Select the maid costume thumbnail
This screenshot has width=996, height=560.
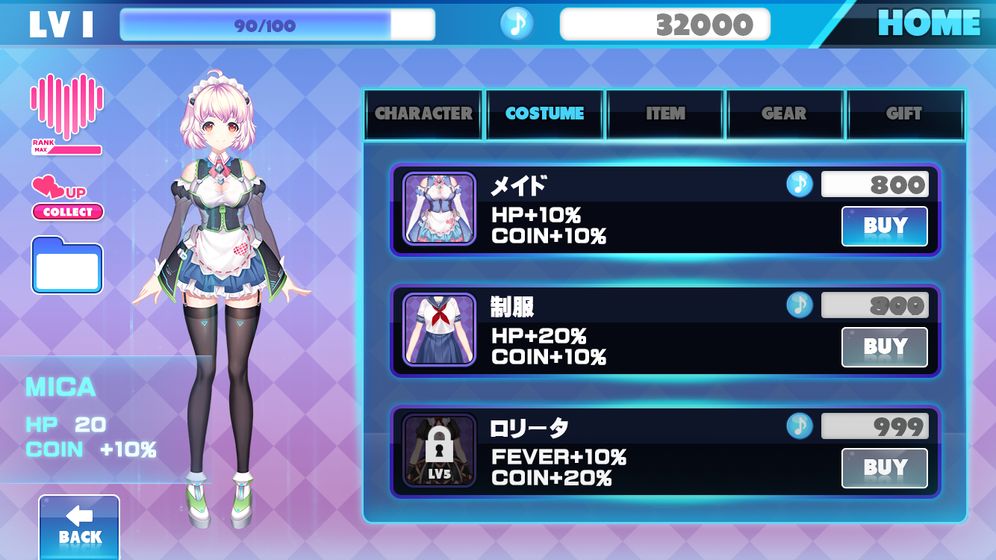[x=439, y=209]
